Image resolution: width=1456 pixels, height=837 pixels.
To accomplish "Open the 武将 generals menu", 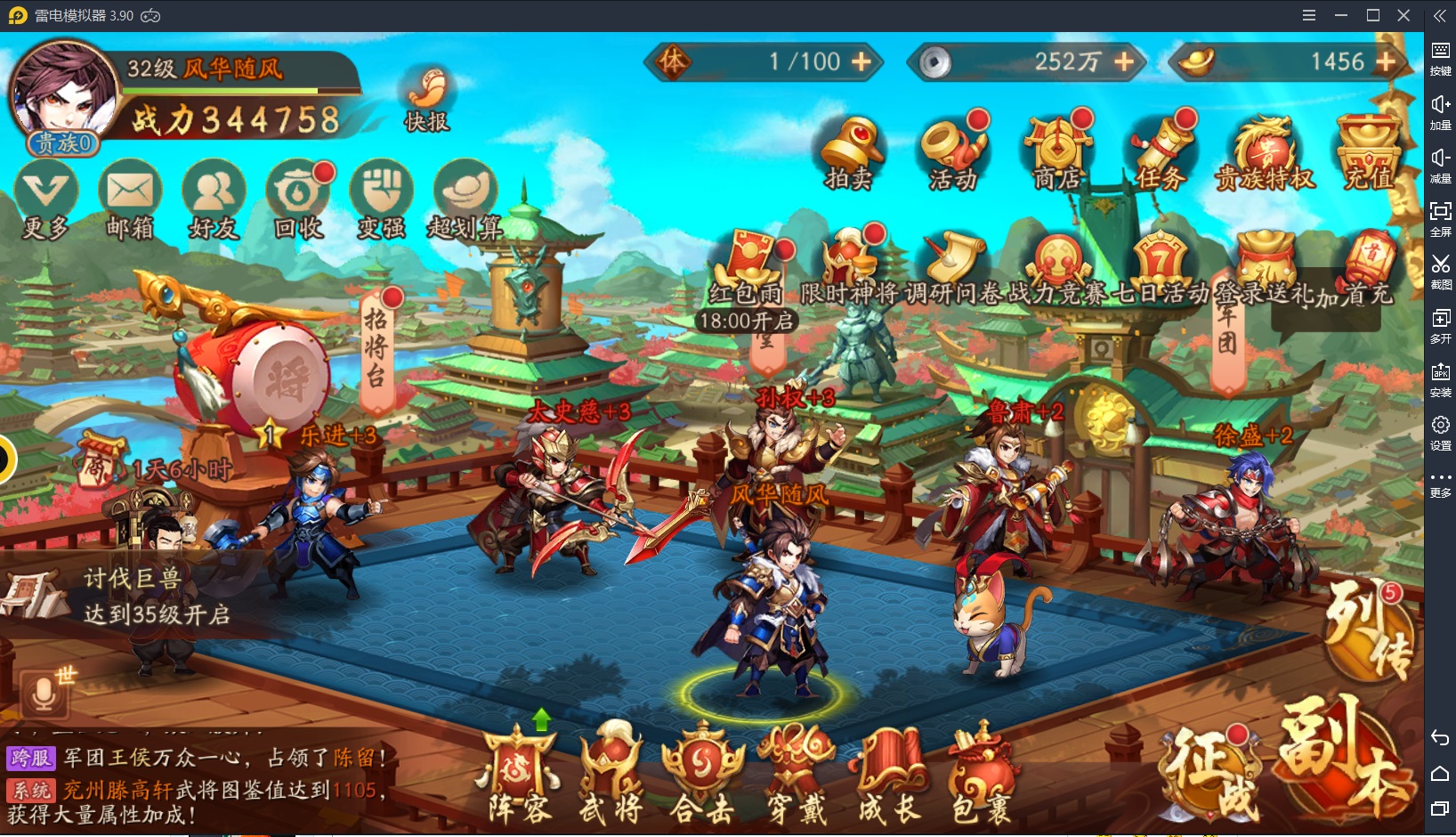I will pos(611,776).
